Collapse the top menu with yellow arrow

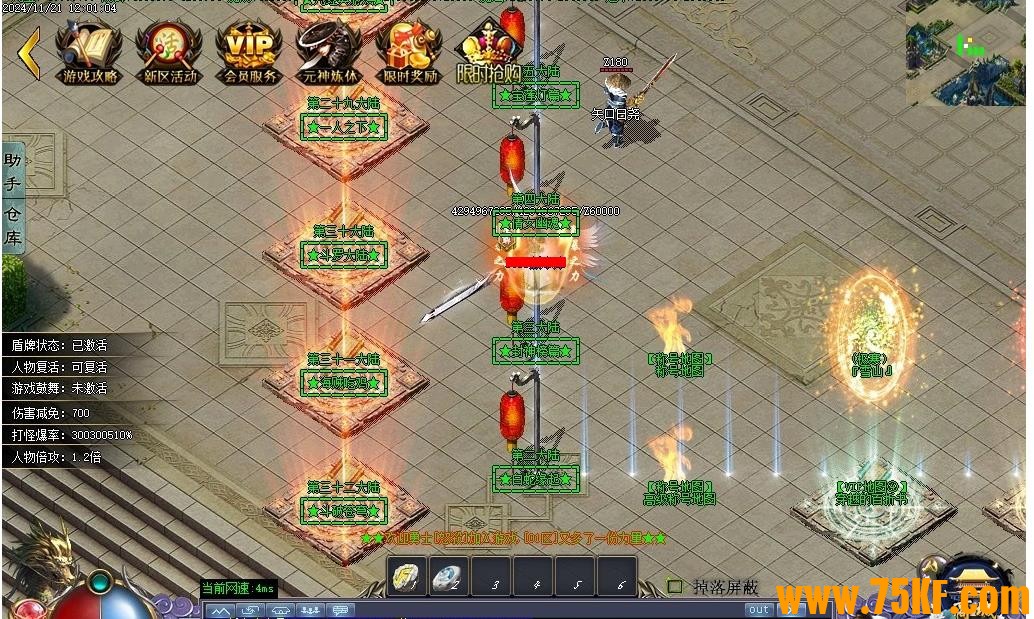(29, 52)
